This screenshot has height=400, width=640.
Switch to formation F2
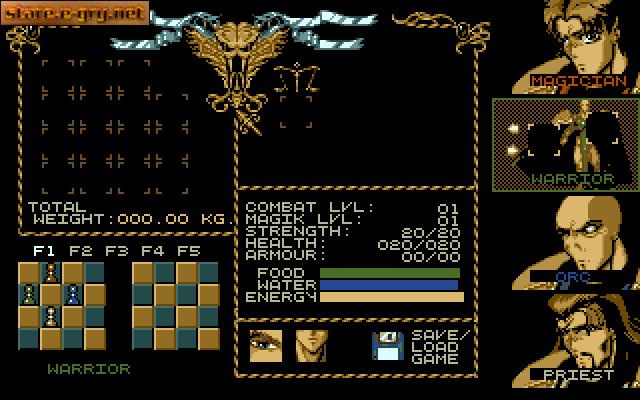(x=81, y=251)
